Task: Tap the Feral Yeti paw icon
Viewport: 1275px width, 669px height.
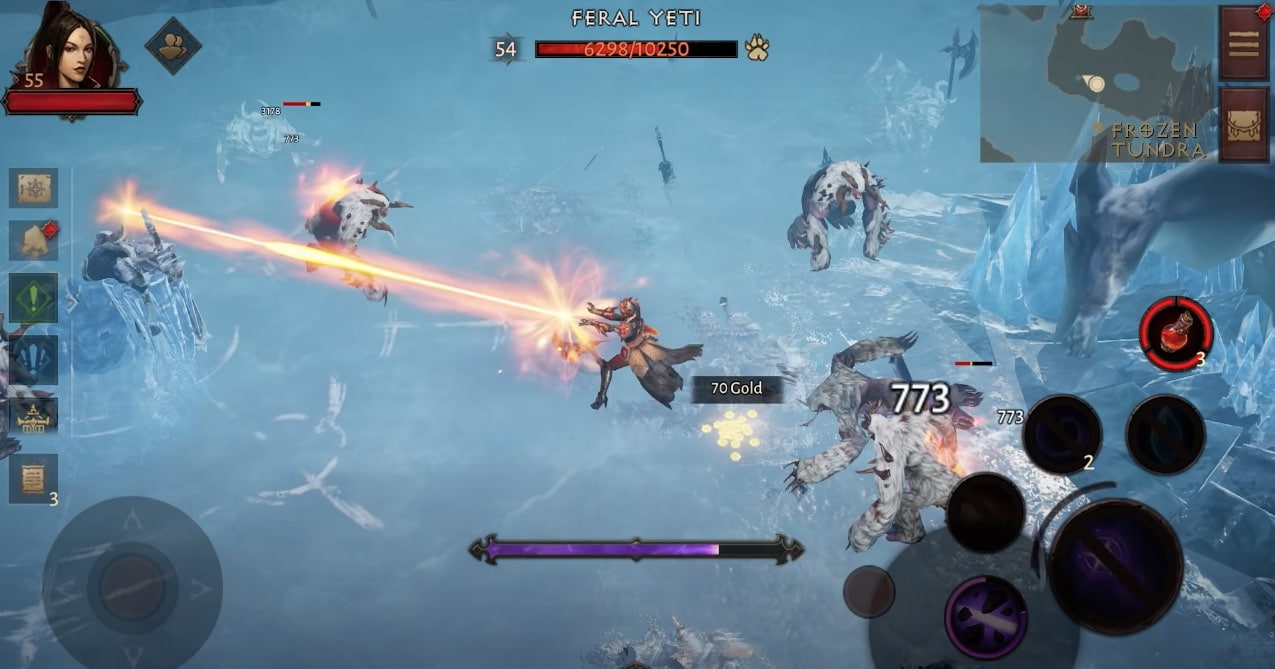Action: tap(756, 48)
